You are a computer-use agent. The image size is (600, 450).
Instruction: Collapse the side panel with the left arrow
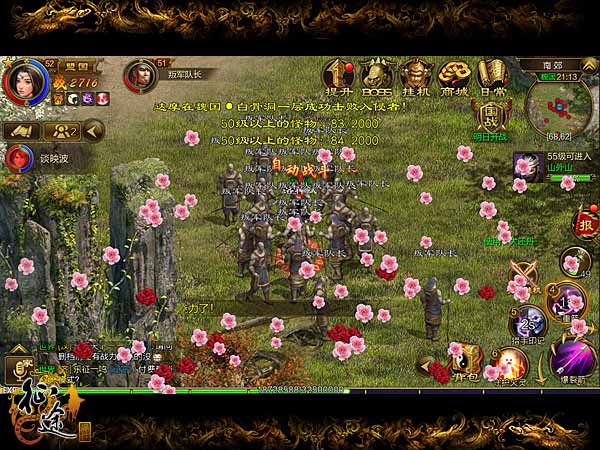[x=93, y=130]
